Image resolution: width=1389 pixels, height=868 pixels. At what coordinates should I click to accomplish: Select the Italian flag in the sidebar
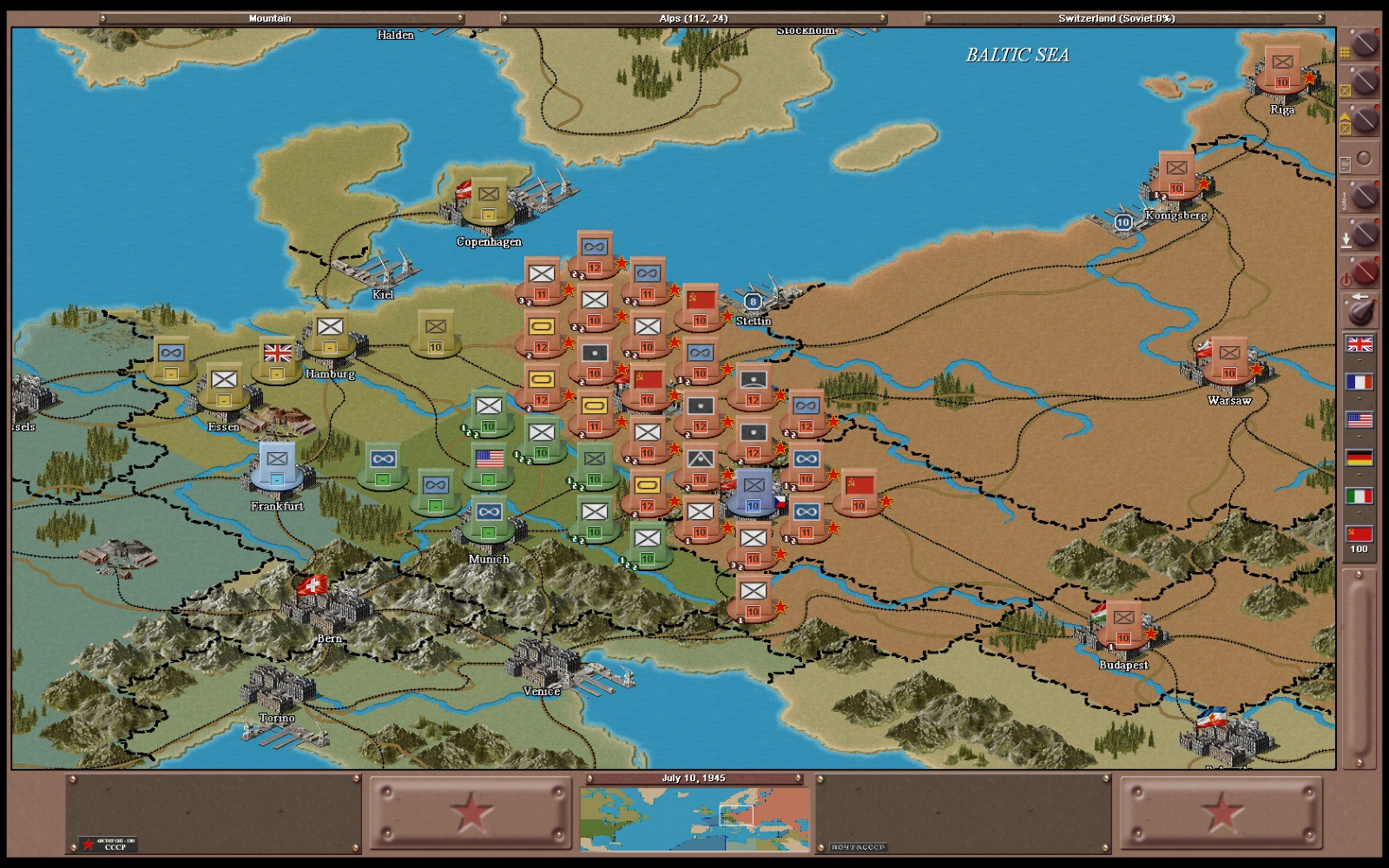click(1359, 496)
